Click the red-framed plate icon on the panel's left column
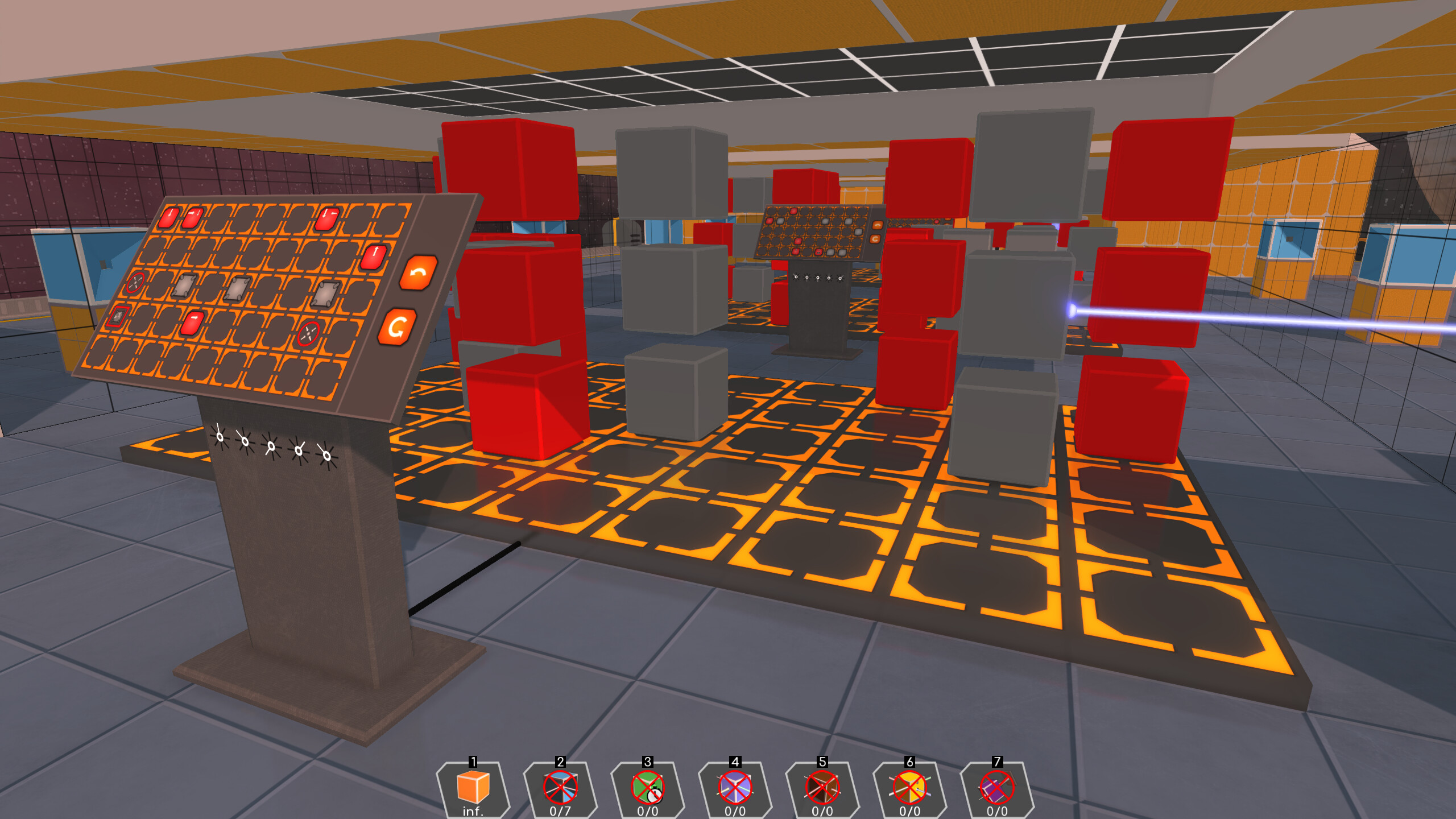Image resolution: width=1456 pixels, height=819 pixels. click(x=118, y=318)
